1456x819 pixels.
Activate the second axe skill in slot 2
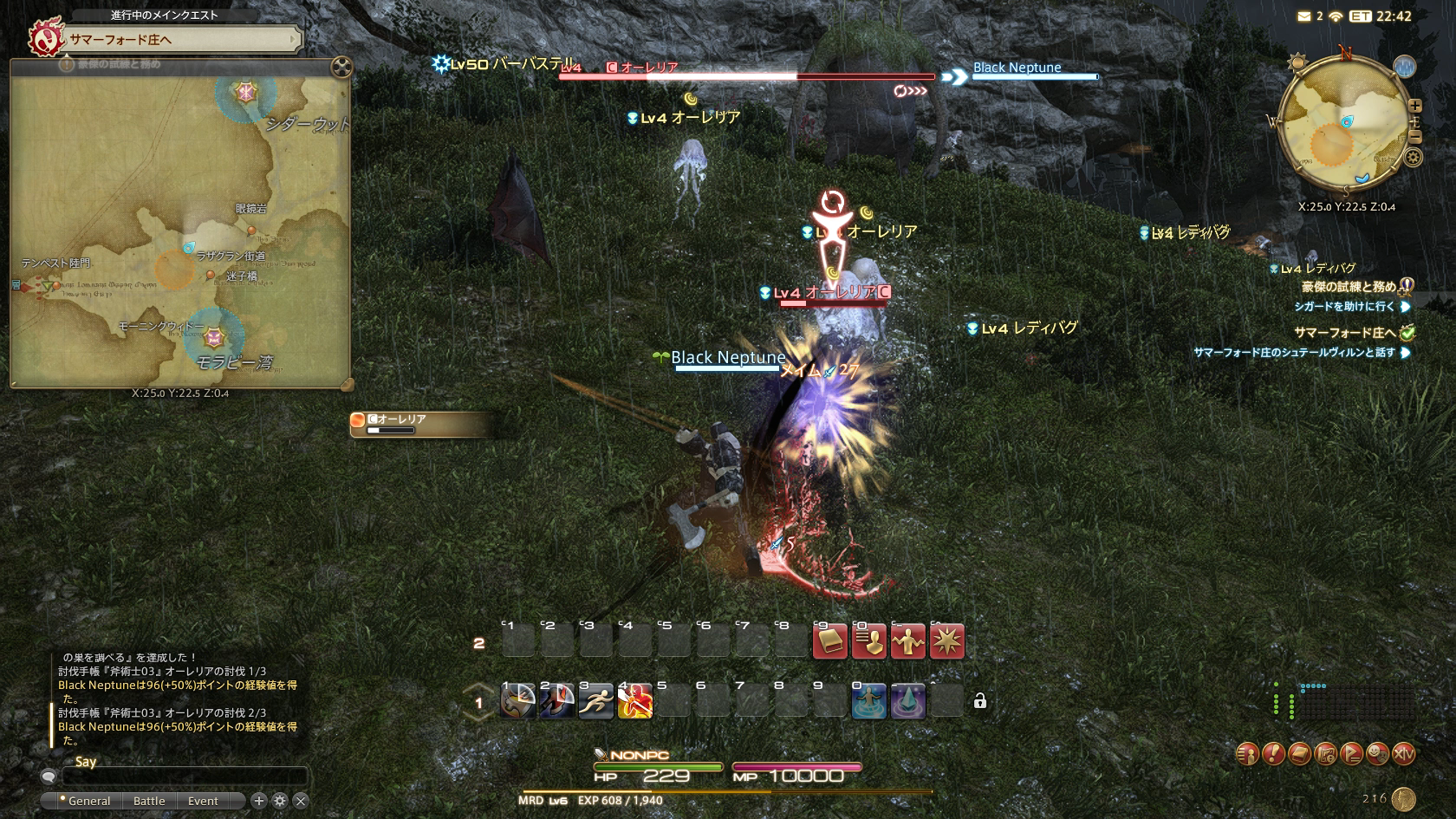point(556,701)
